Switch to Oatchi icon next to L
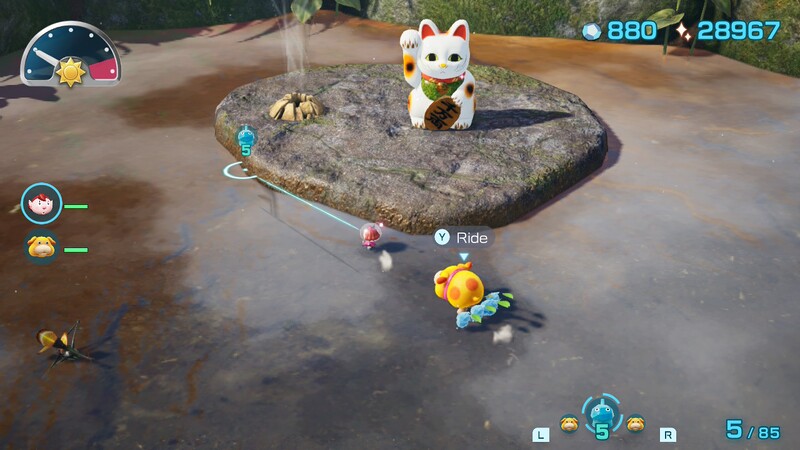 click(569, 423)
